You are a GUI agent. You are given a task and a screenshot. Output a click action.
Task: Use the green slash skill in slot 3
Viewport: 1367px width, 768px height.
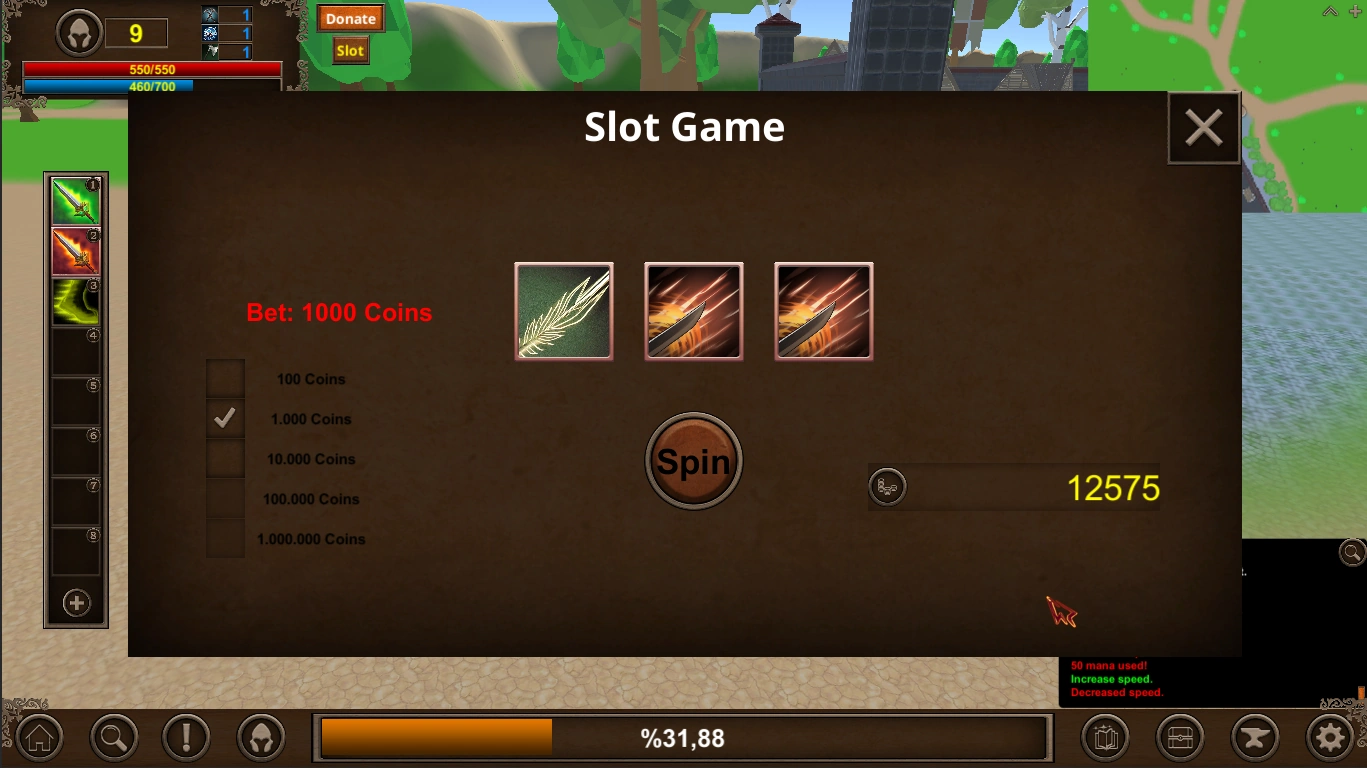pyautogui.click(x=75, y=301)
